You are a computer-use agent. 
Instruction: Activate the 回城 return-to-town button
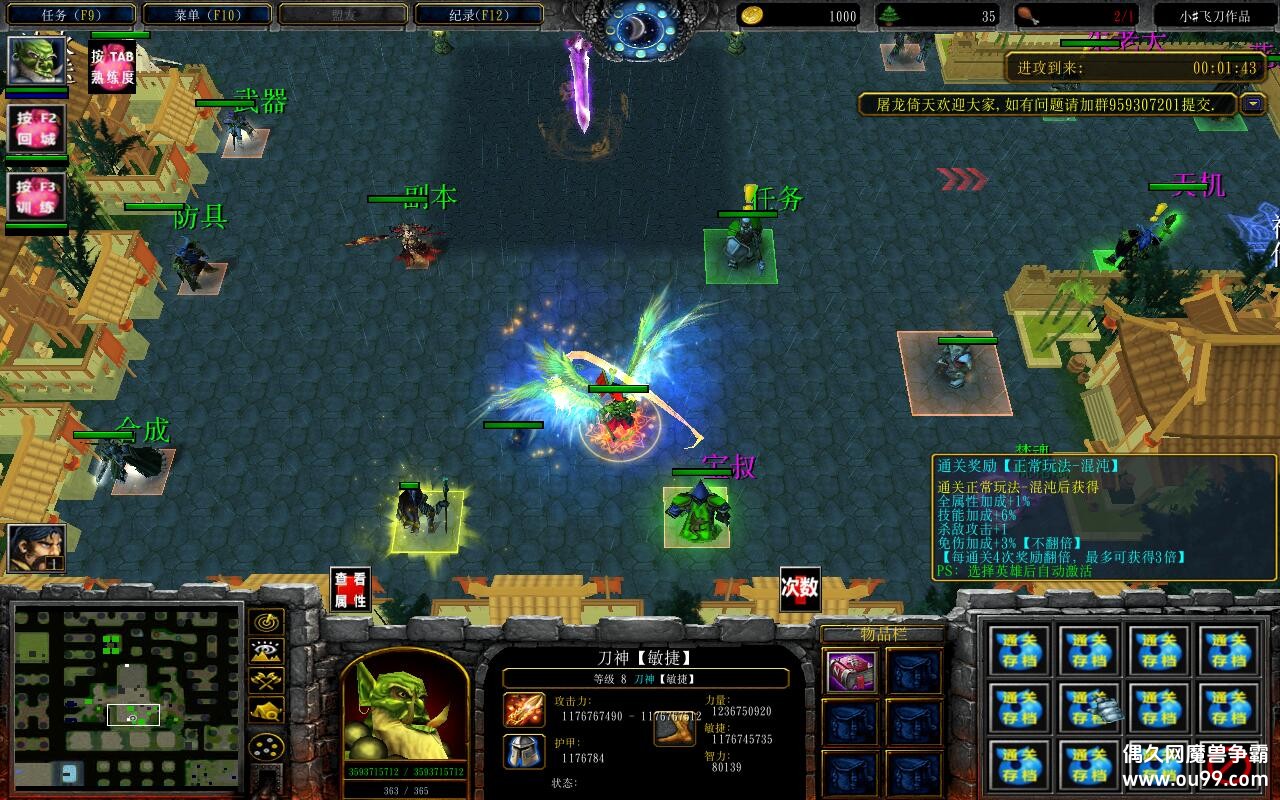pos(37,129)
